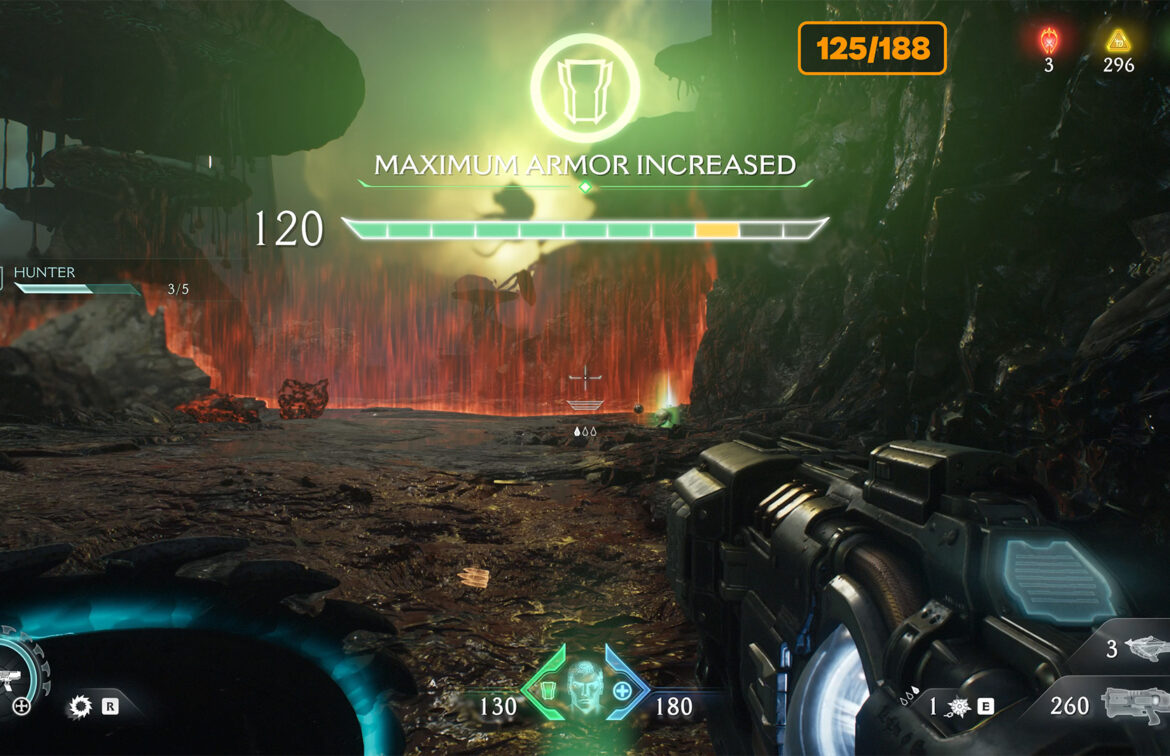
Task: Use the spiked grenade item
Action: 958,707
